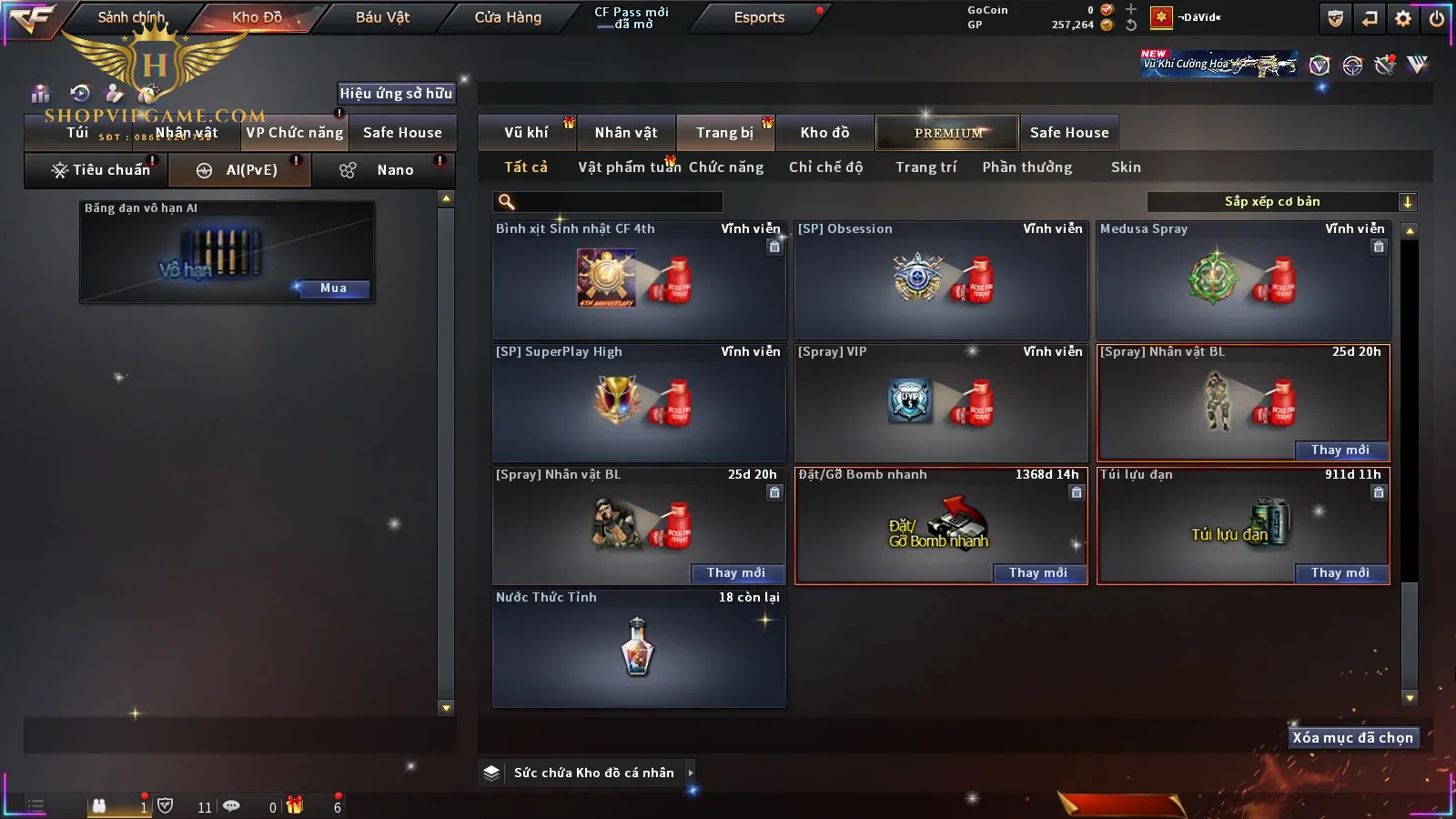Switch to the Vũ khí tab

click(526, 133)
